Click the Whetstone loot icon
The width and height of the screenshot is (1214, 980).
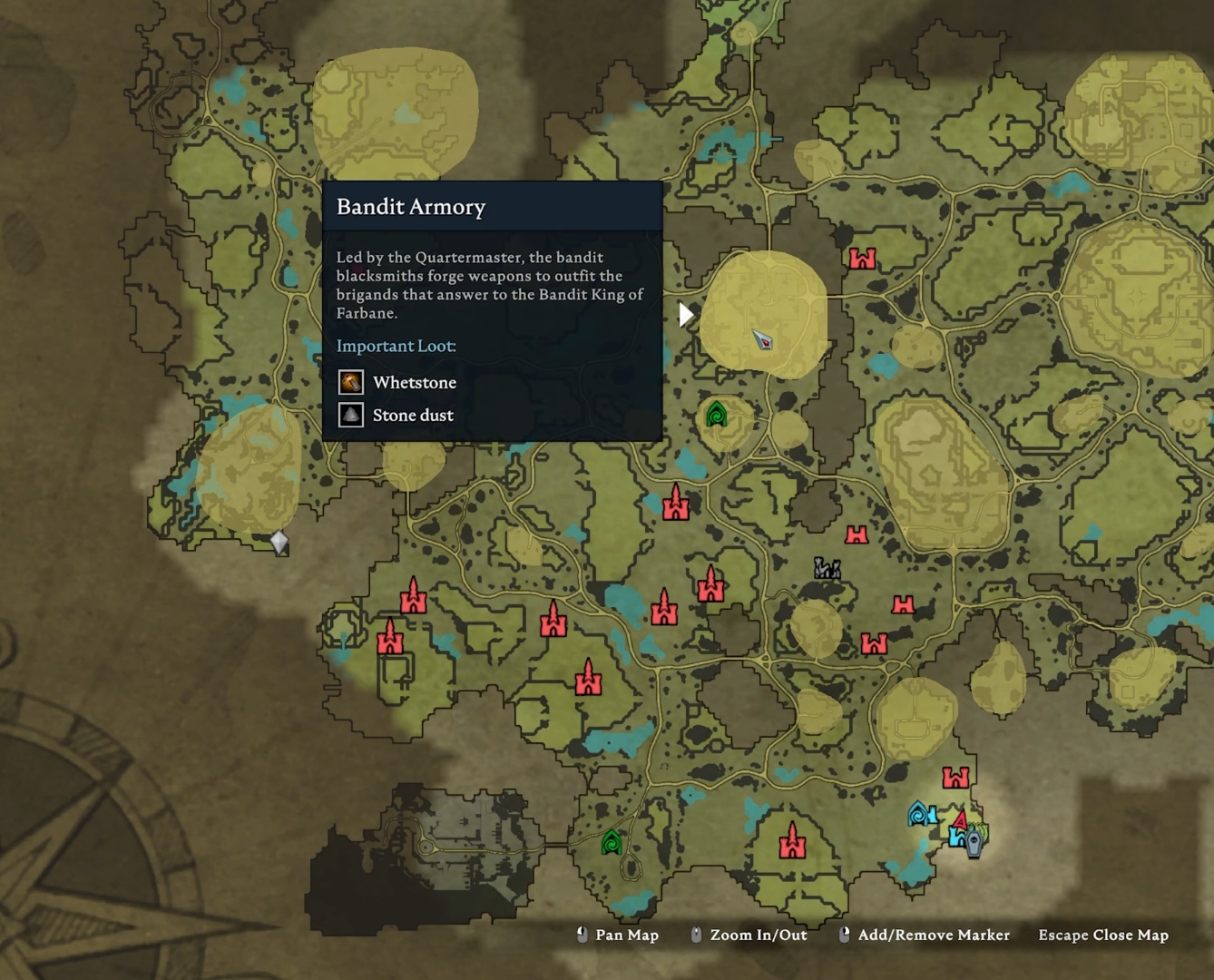click(x=350, y=382)
